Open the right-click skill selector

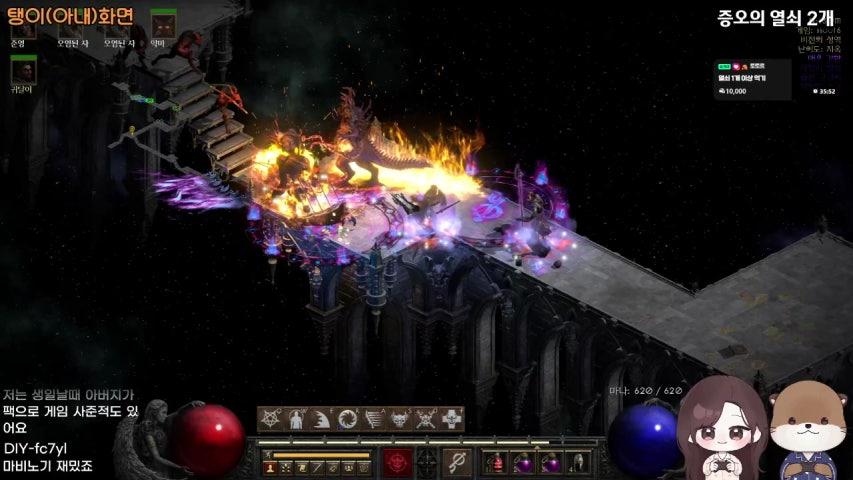pos(457,462)
